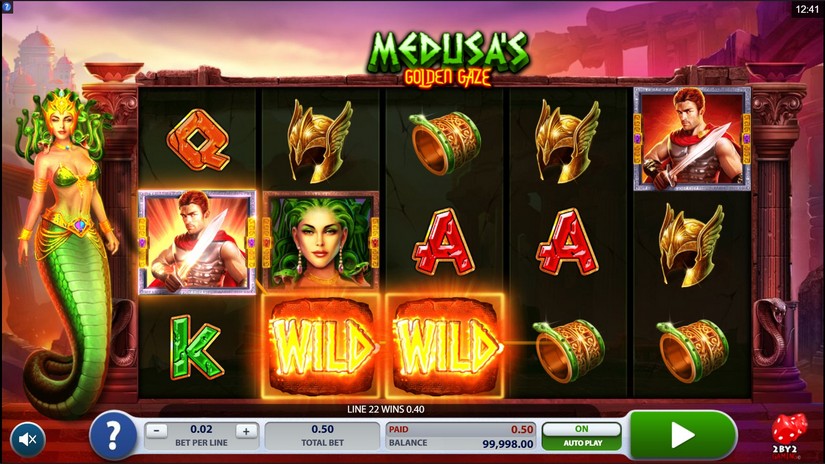Increase the bet per line with plus
Screen dimensions: 825x464
click(x=247, y=431)
